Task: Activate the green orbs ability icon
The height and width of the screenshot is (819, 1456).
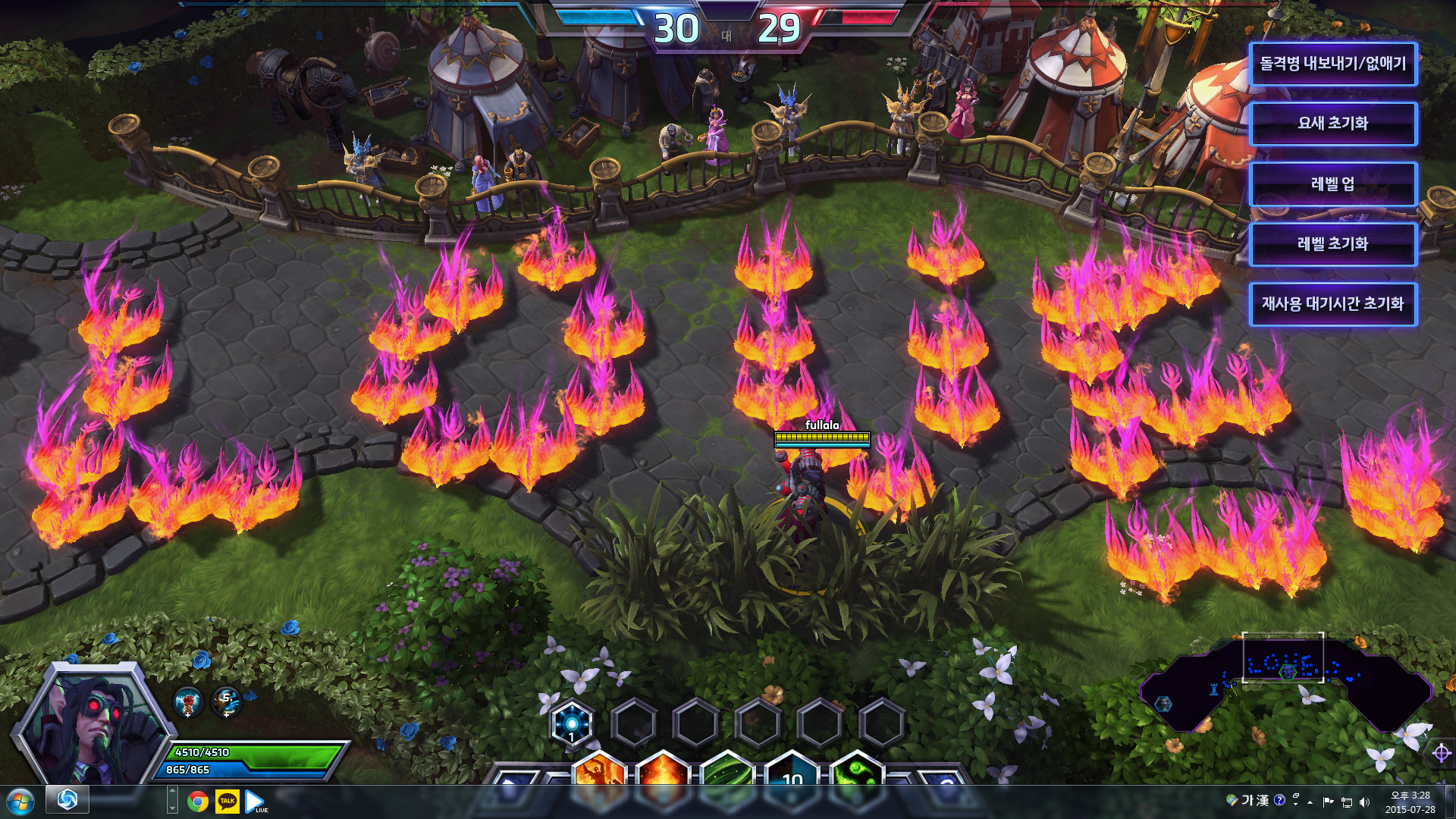Action: [857, 772]
